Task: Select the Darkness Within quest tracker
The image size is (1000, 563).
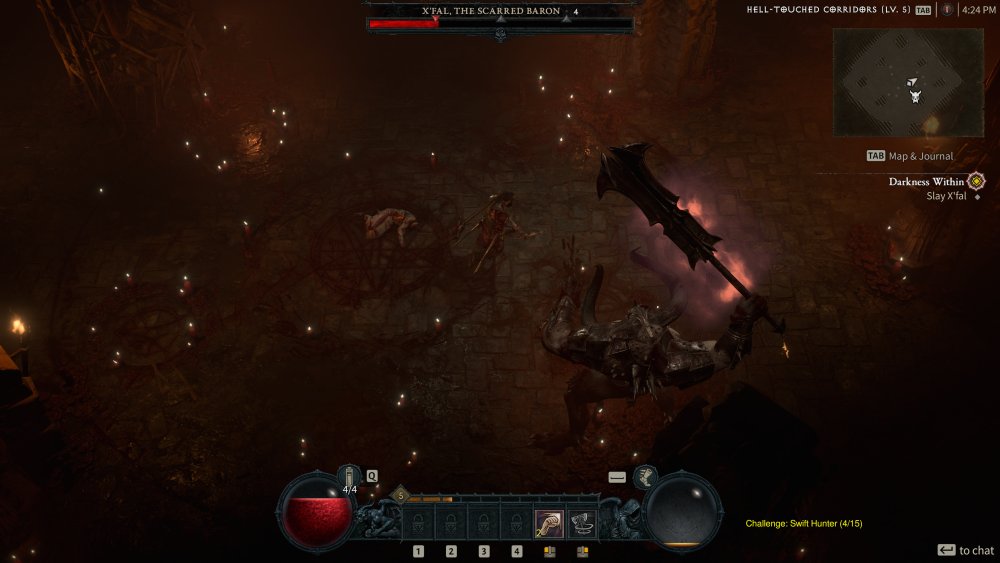Action: 926,182
